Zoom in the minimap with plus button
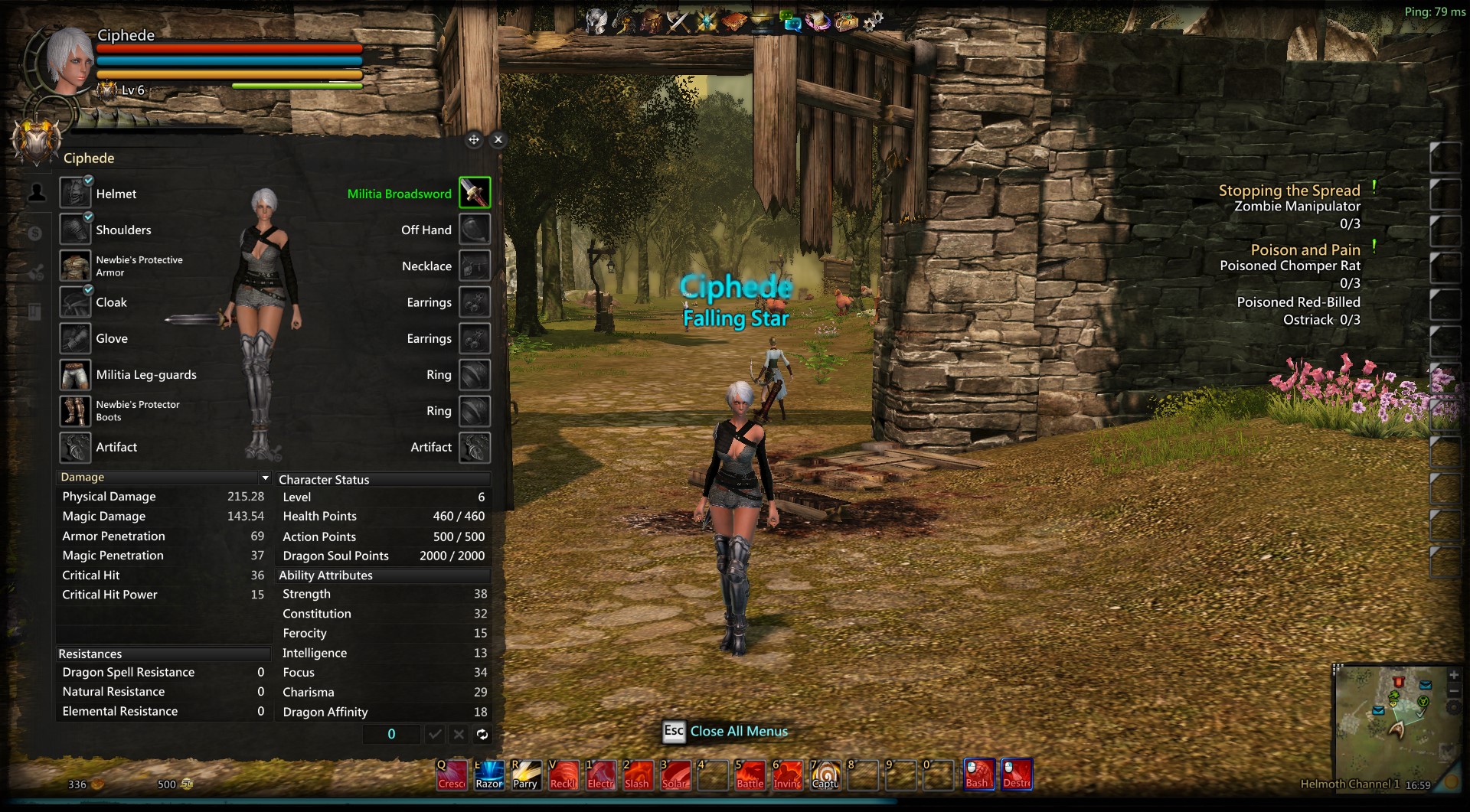 point(1454,675)
